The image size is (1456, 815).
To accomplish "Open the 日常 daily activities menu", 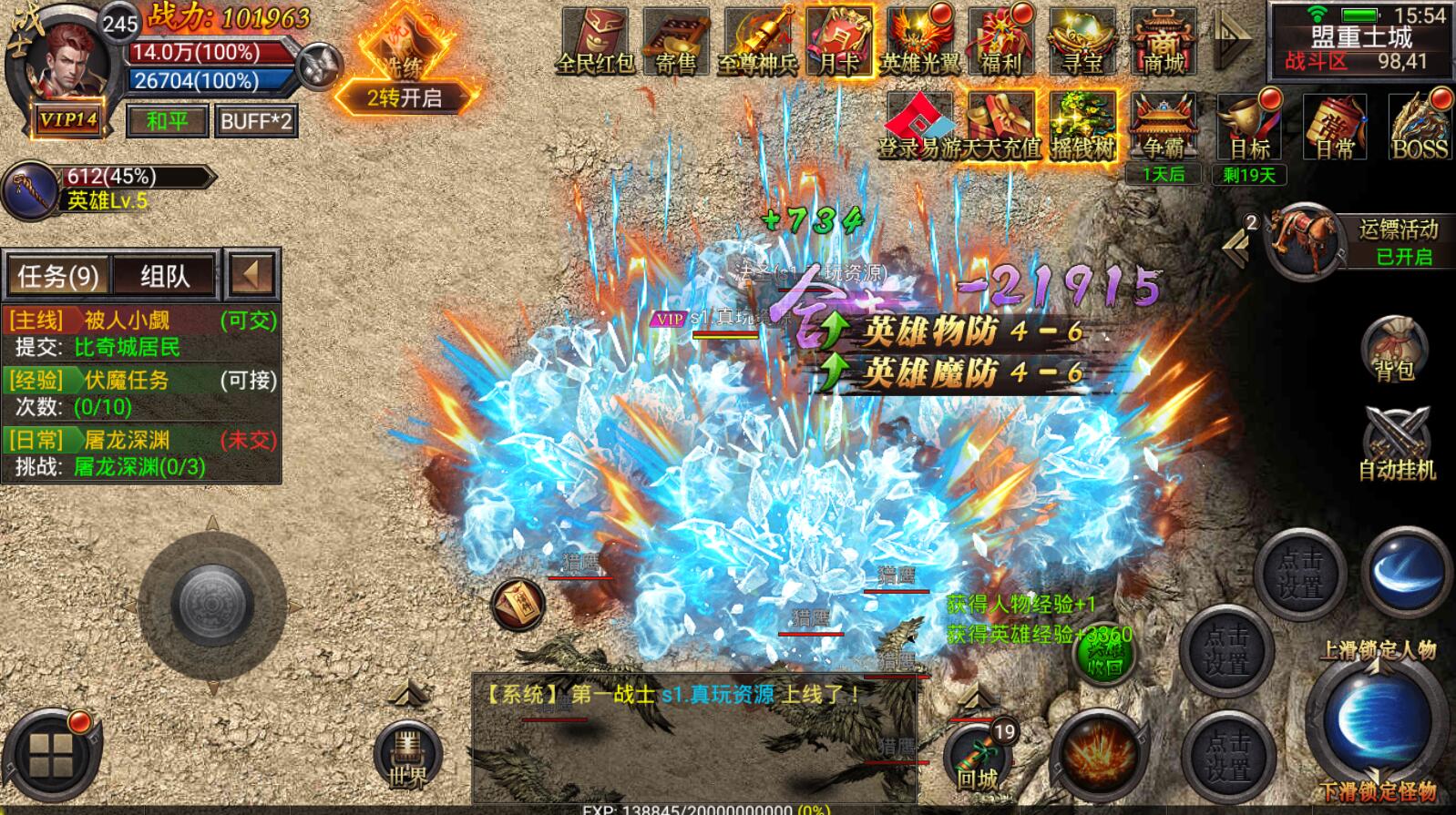I will tap(1335, 127).
